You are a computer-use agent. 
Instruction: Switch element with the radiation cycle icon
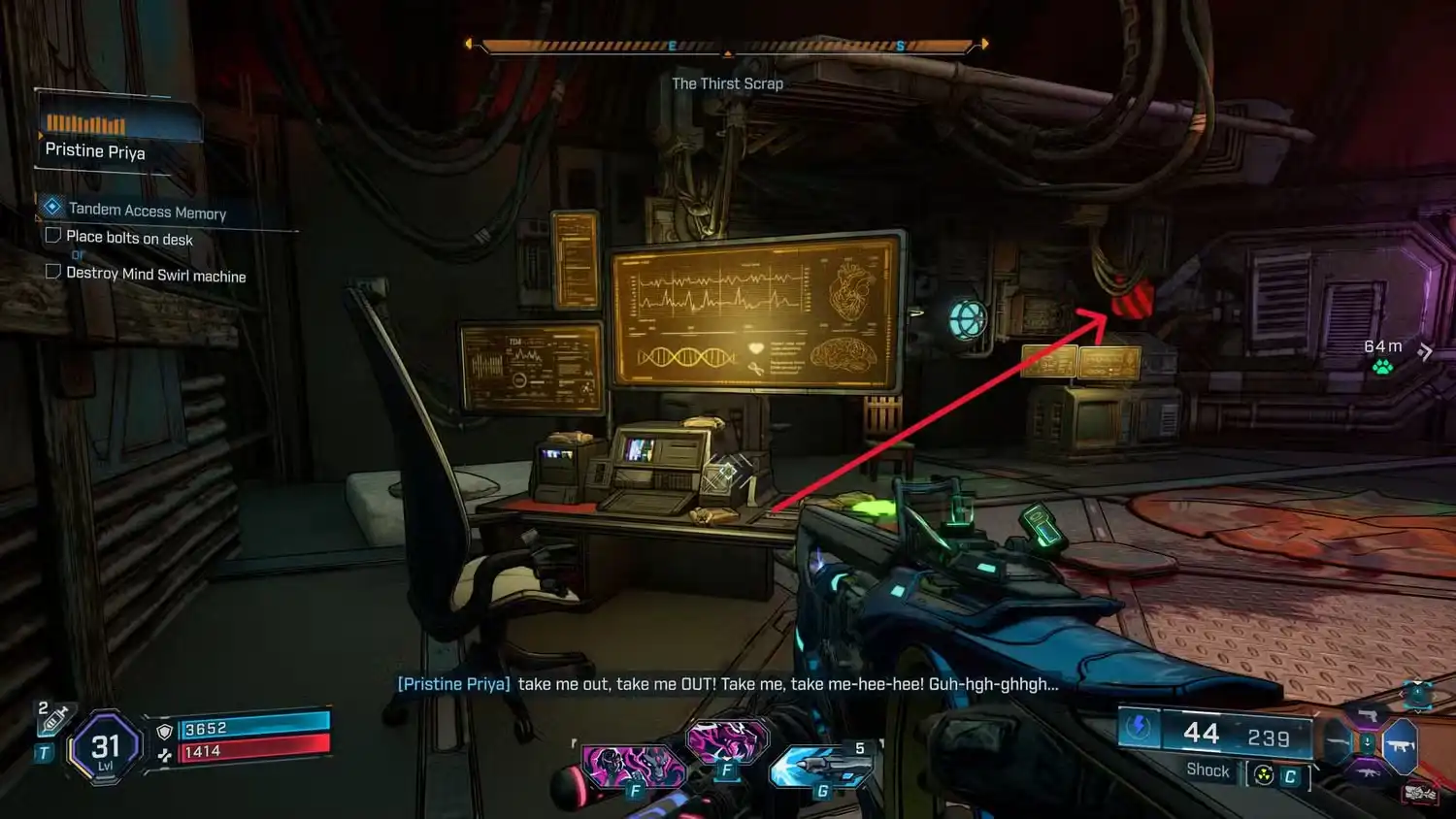coord(1264,774)
